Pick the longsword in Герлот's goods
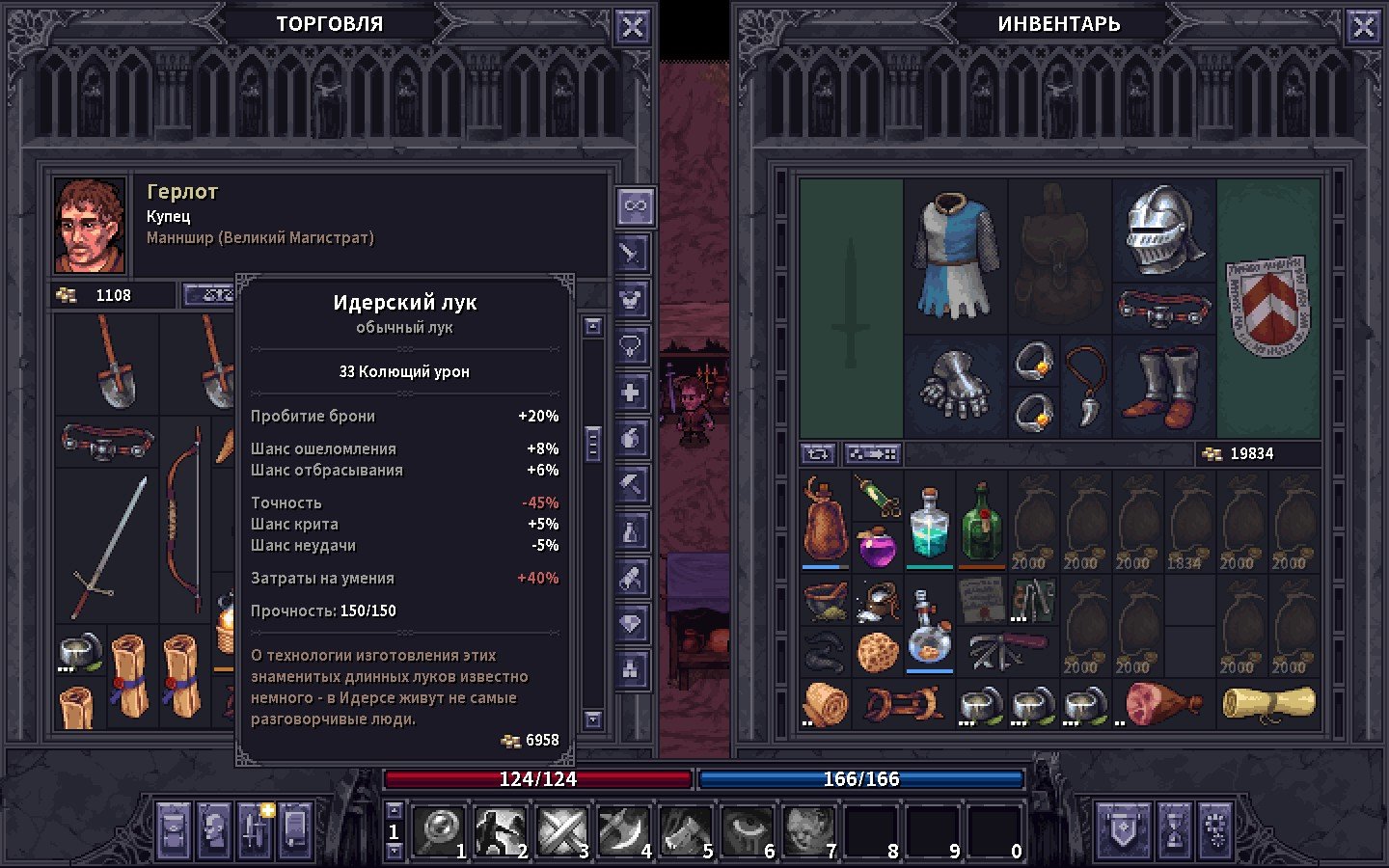1389x868 pixels. 108,546
